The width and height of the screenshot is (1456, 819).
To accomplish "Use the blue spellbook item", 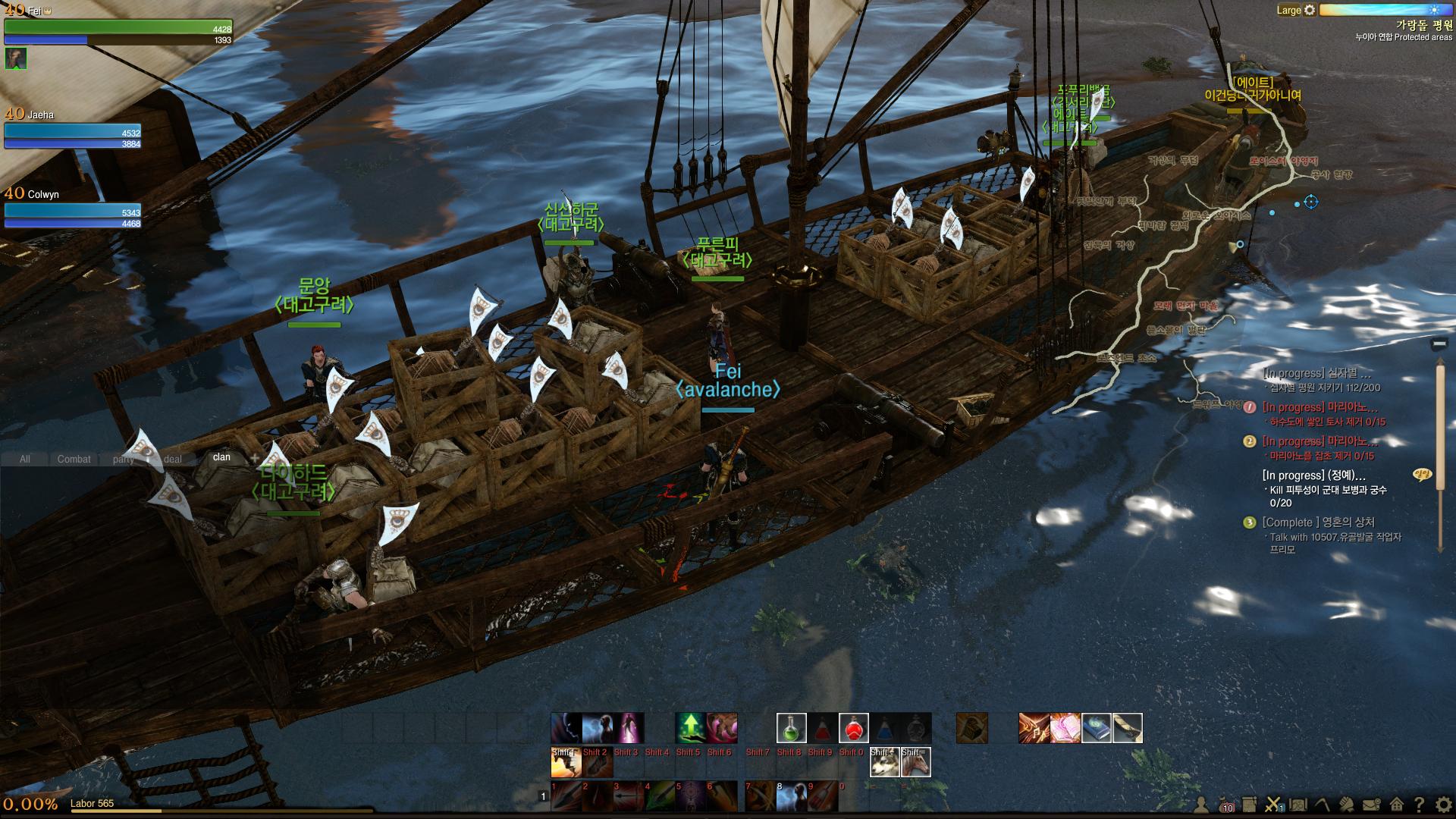I will pyautogui.click(x=1096, y=728).
